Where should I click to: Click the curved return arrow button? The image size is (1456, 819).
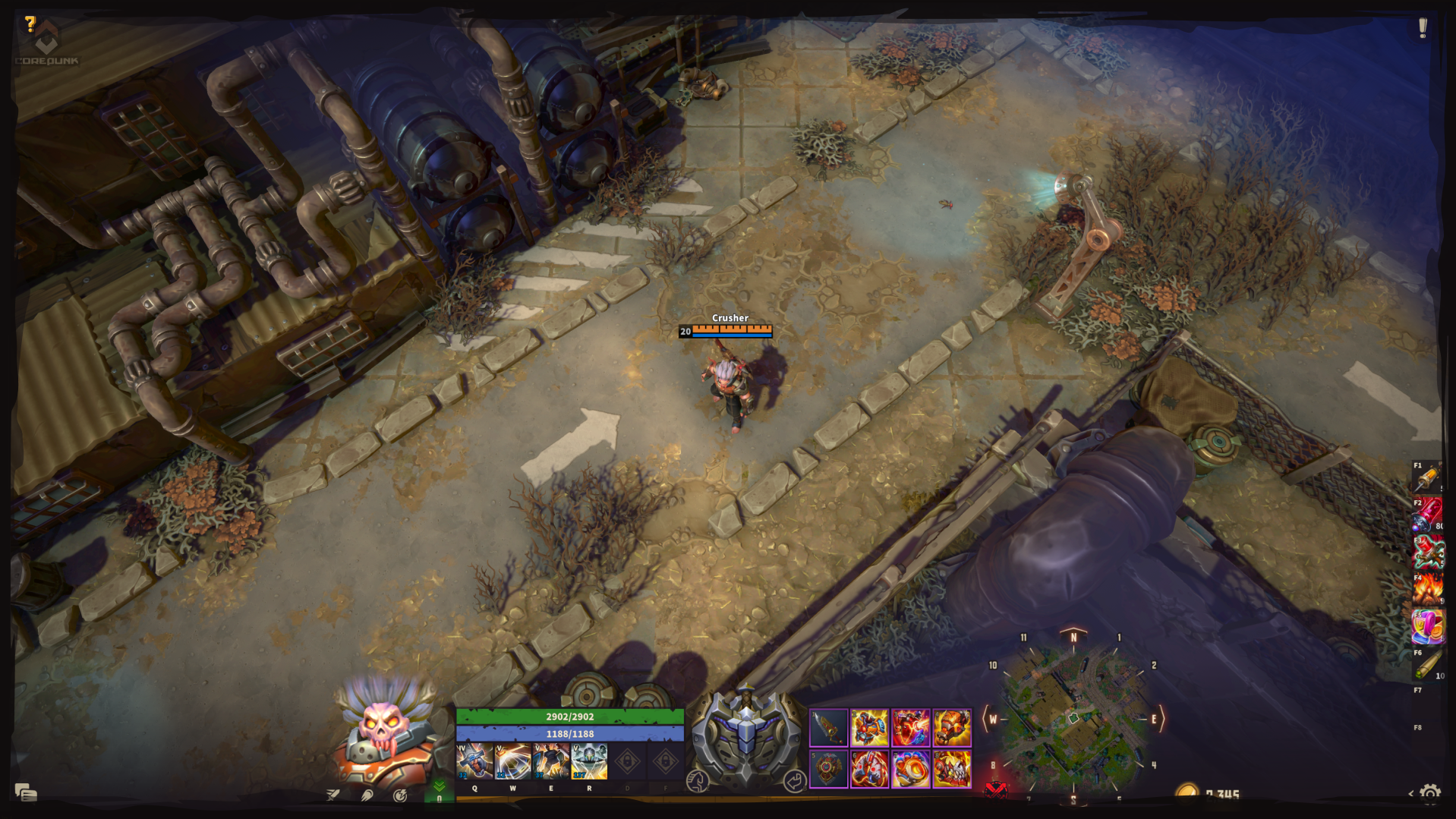coord(794,780)
